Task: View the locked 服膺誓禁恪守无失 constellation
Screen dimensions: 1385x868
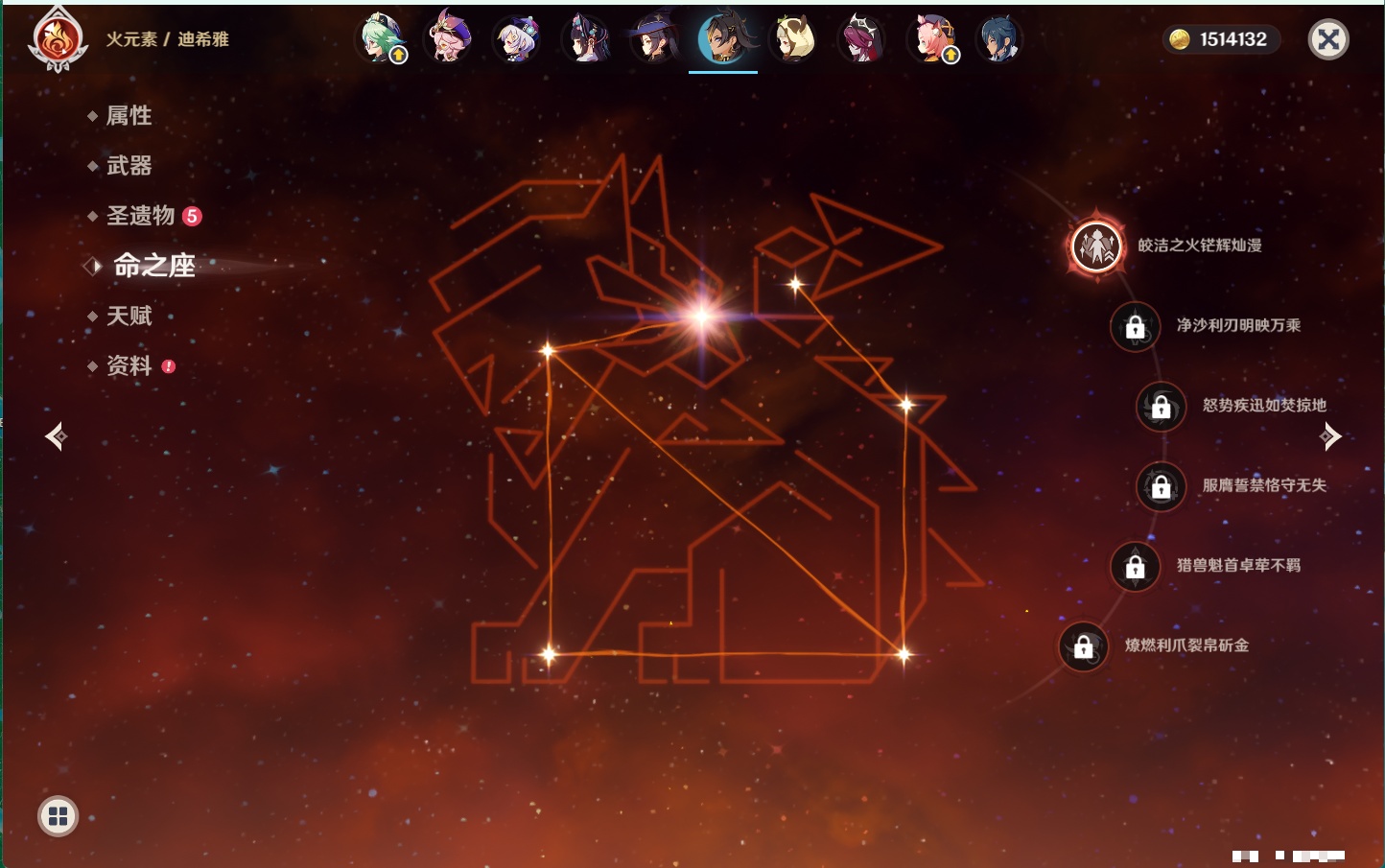Action: tap(1162, 486)
